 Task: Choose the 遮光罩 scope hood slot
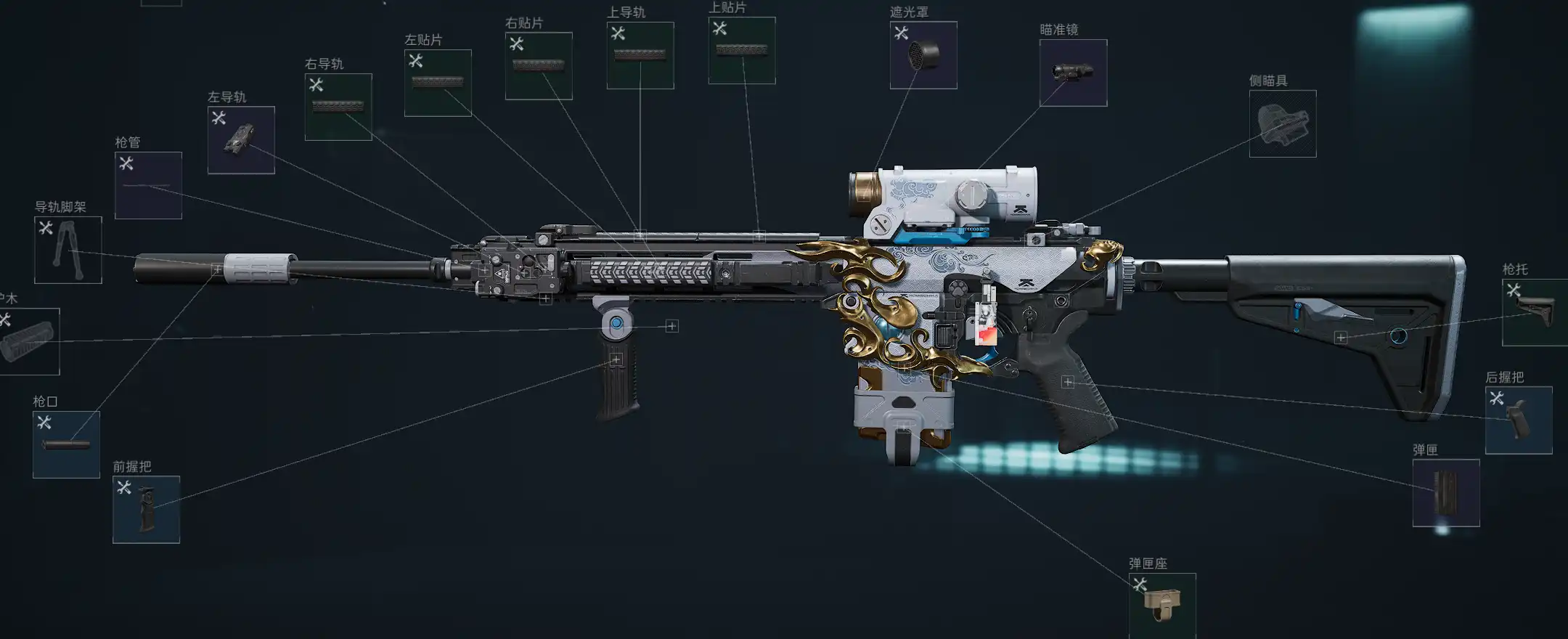[923, 55]
